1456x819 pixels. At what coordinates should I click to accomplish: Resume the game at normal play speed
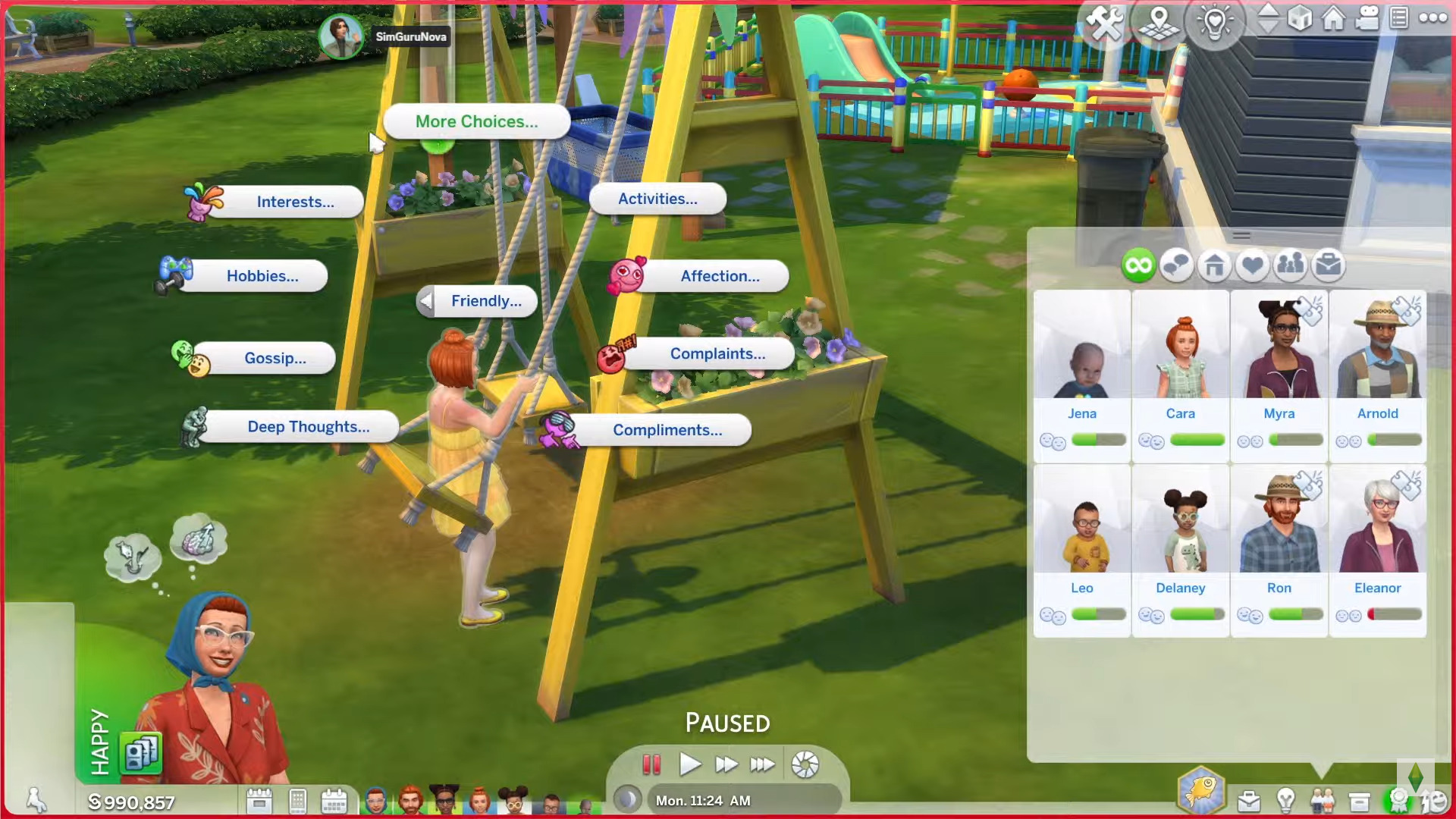tap(689, 764)
